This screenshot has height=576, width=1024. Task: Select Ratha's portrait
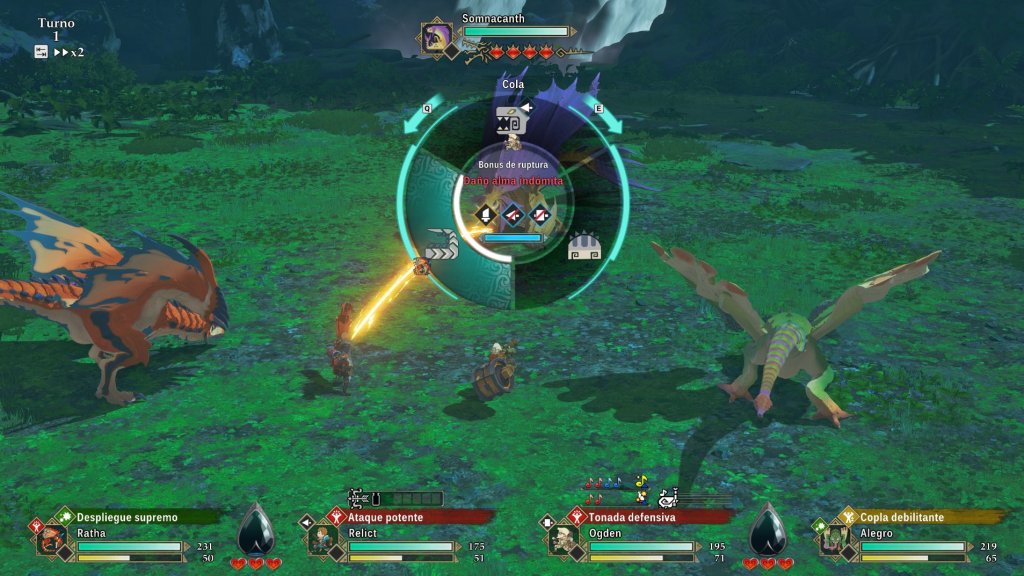pos(50,539)
